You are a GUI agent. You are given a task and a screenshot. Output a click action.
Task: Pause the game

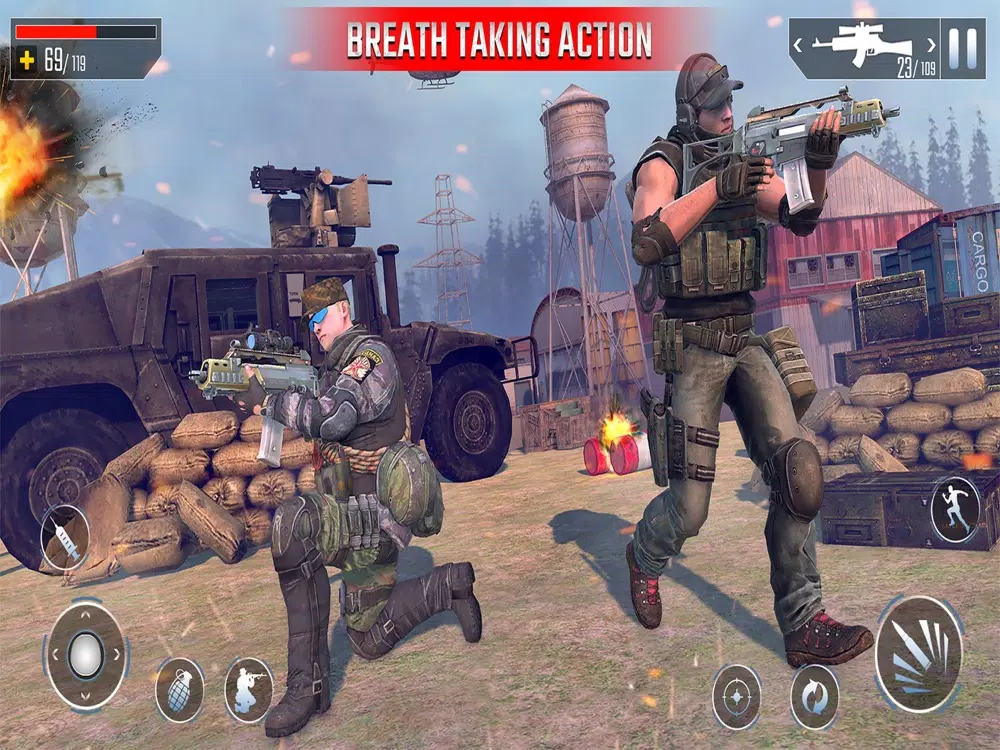(x=962, y=47)
